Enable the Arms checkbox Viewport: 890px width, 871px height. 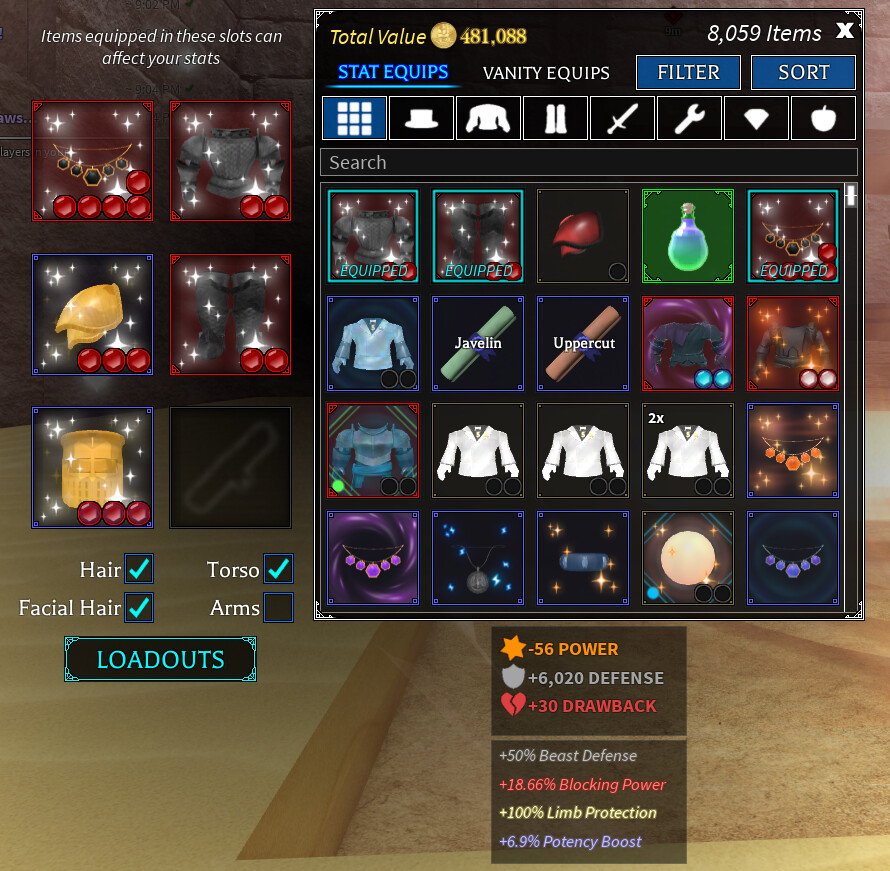pyautogui.click(x=278, y=607)
